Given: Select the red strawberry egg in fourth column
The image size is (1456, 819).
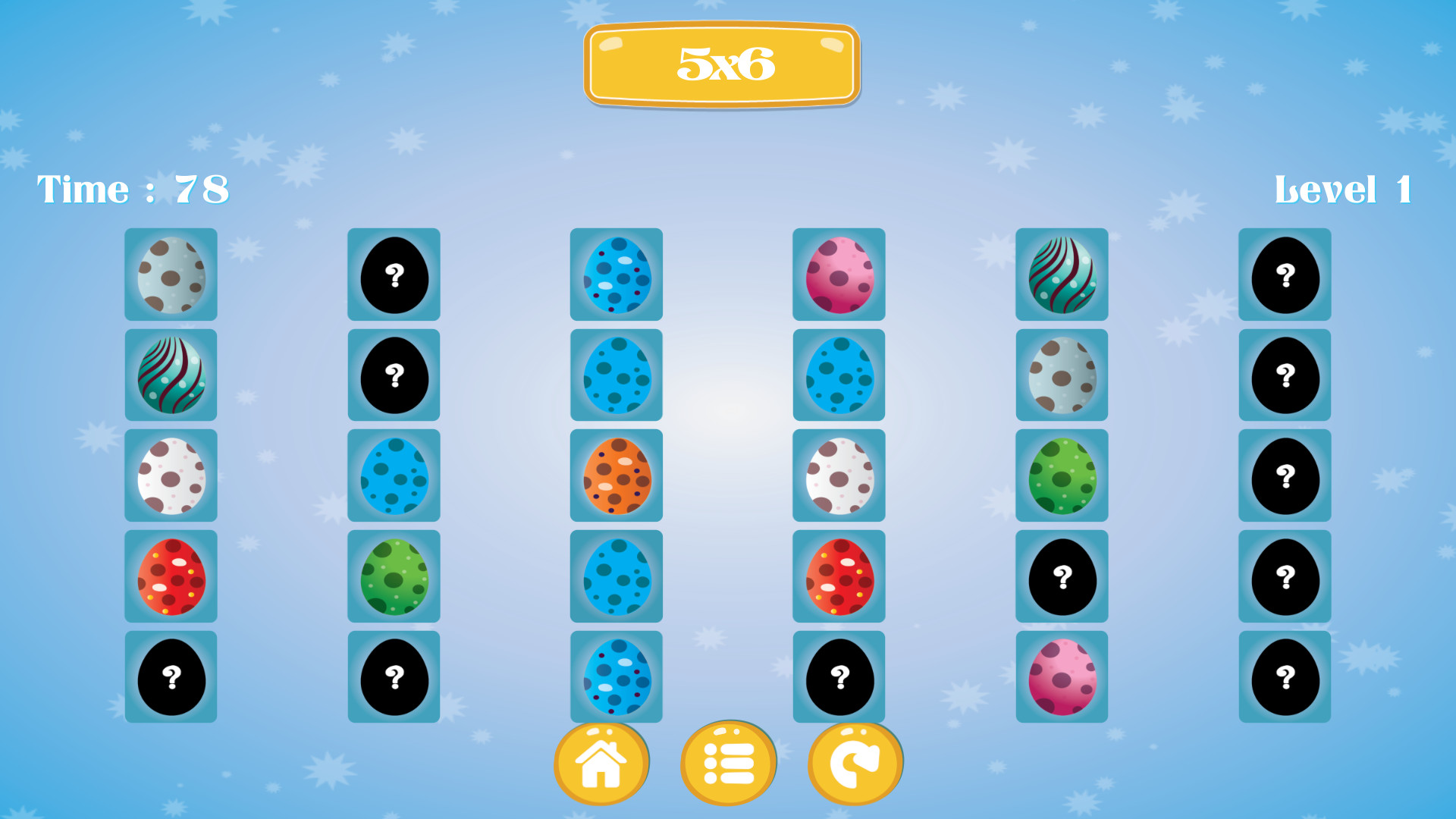Looking at the screenshot, I should [x=839, y=576].
